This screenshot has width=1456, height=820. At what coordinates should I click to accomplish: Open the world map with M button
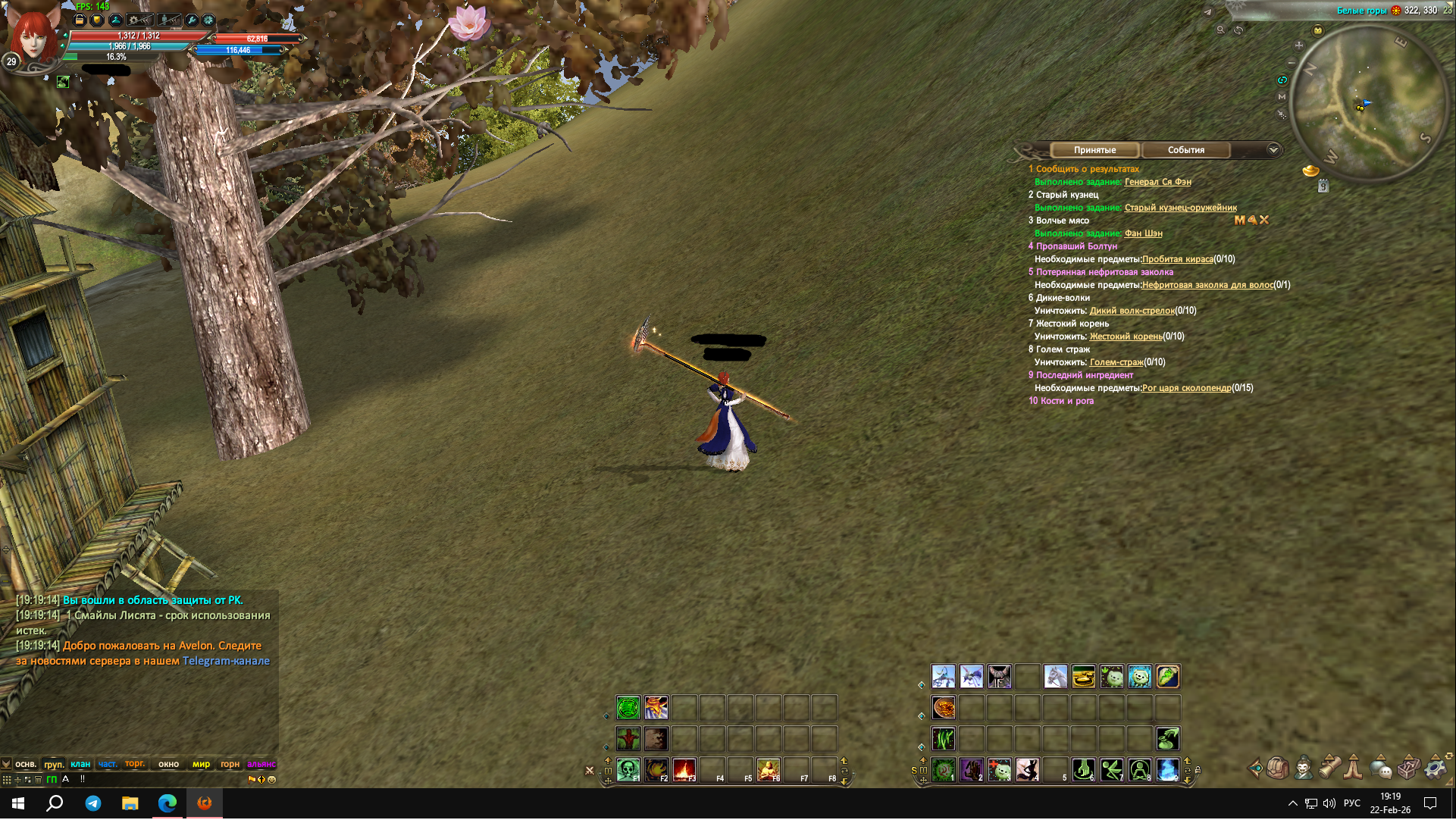[1282, 97]
